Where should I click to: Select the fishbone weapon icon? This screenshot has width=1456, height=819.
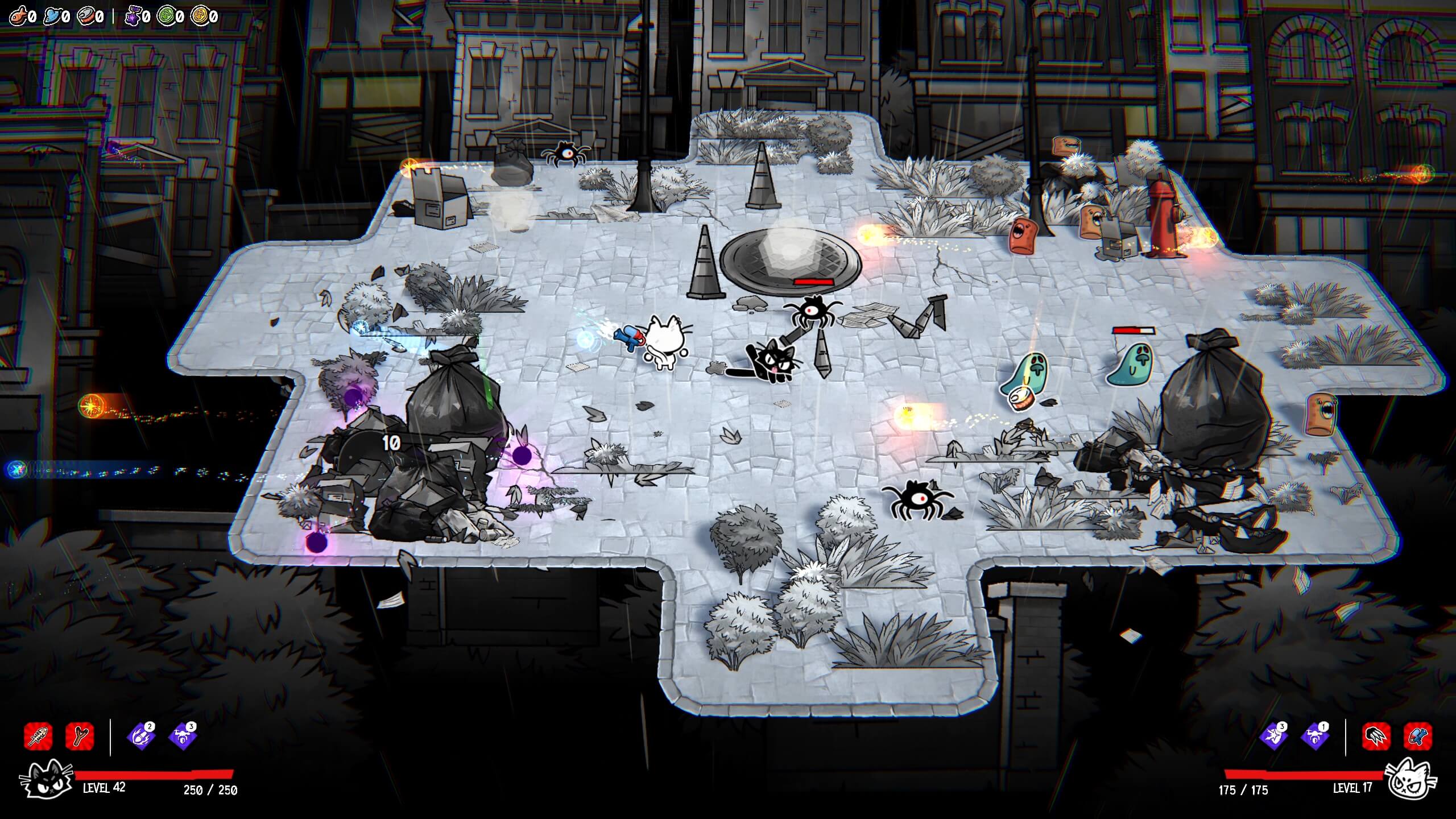[39, 736]
